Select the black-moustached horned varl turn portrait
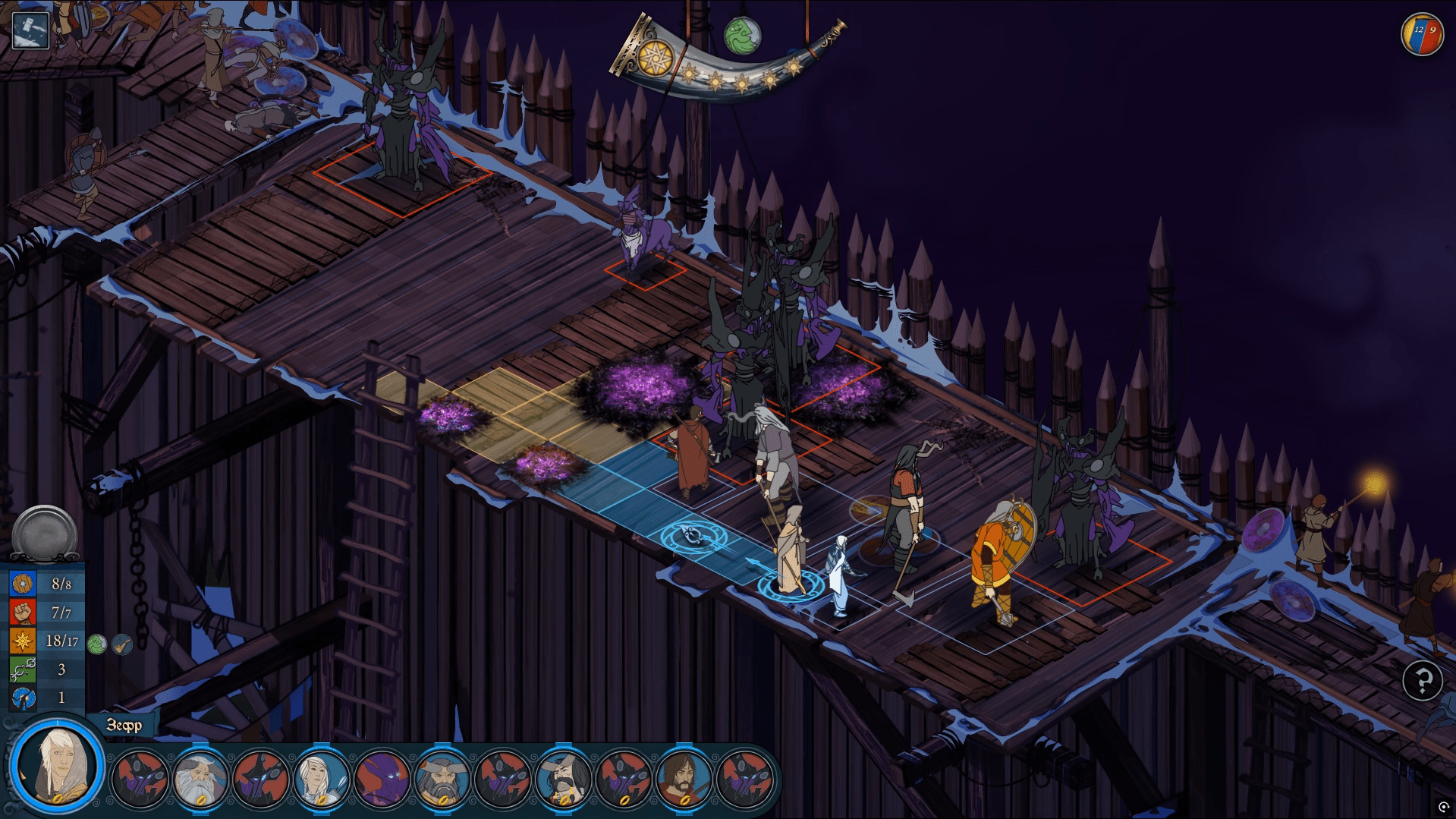The width and height of the screenshot is (1456, 819). 563,777
